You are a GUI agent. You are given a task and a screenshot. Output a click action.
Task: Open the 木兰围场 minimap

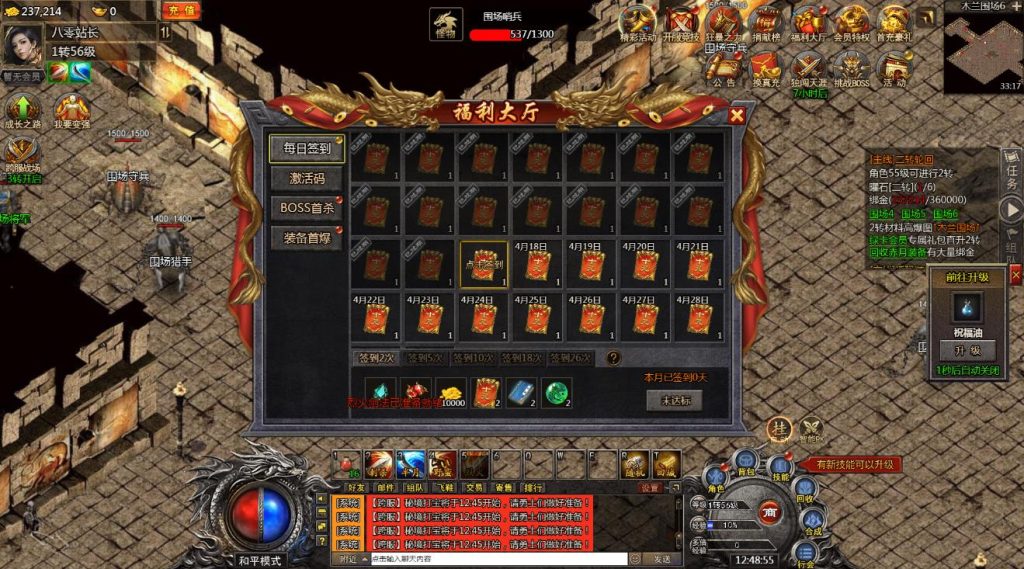click(x=982, y=50)
